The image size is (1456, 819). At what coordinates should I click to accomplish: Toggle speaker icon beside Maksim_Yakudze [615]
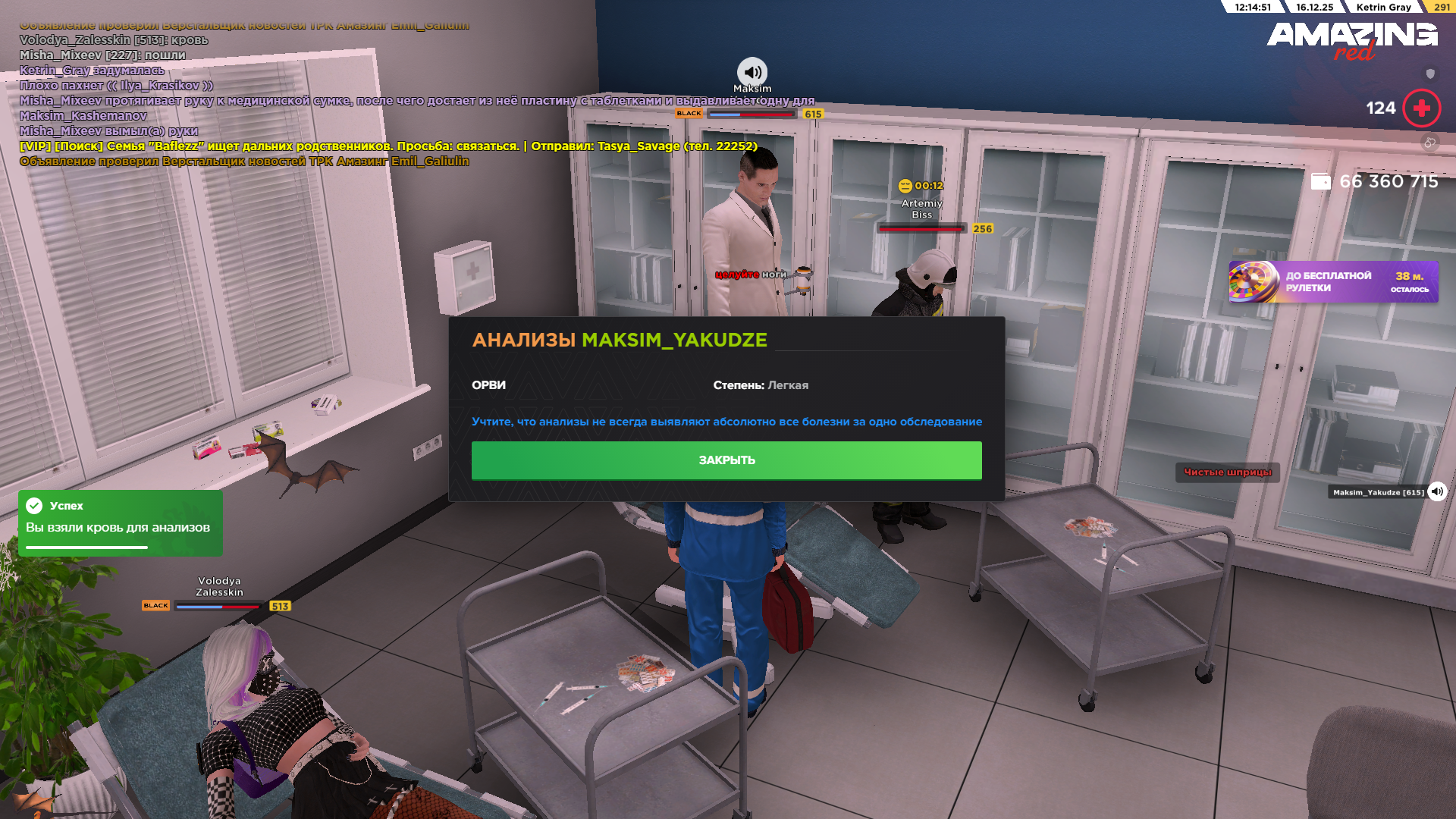[x=1437, y=492]
